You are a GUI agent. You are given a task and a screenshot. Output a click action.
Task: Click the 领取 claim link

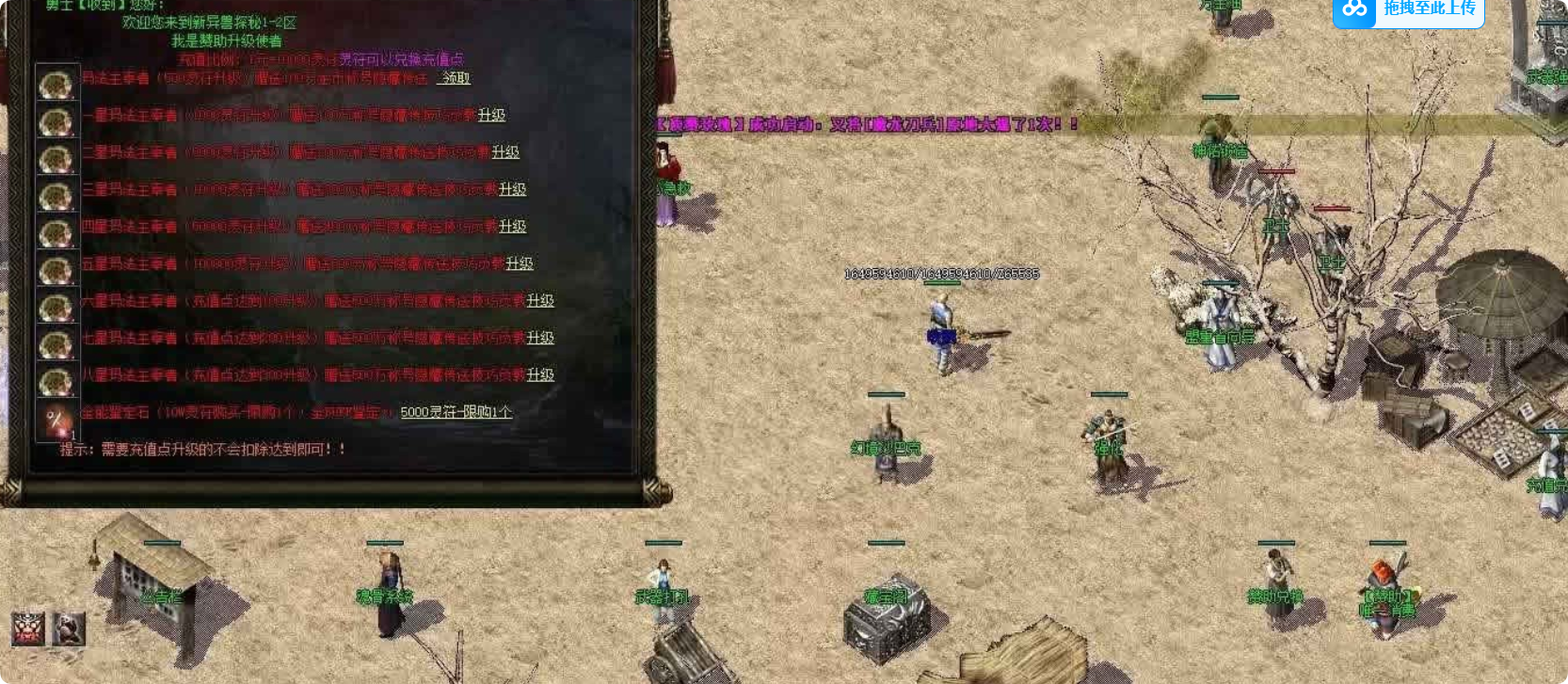455,79
